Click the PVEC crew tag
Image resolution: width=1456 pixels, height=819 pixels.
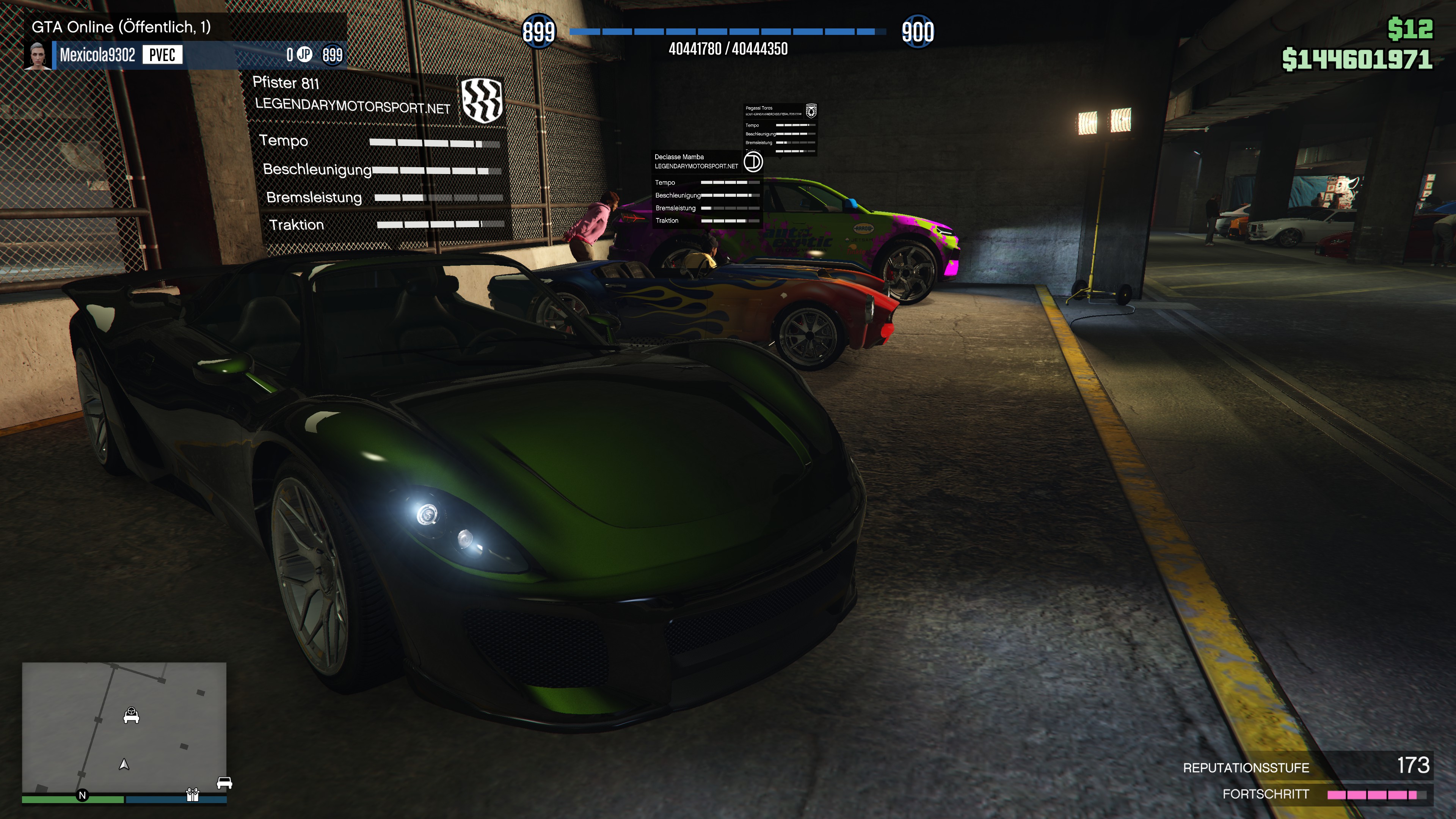click(162, 55)
